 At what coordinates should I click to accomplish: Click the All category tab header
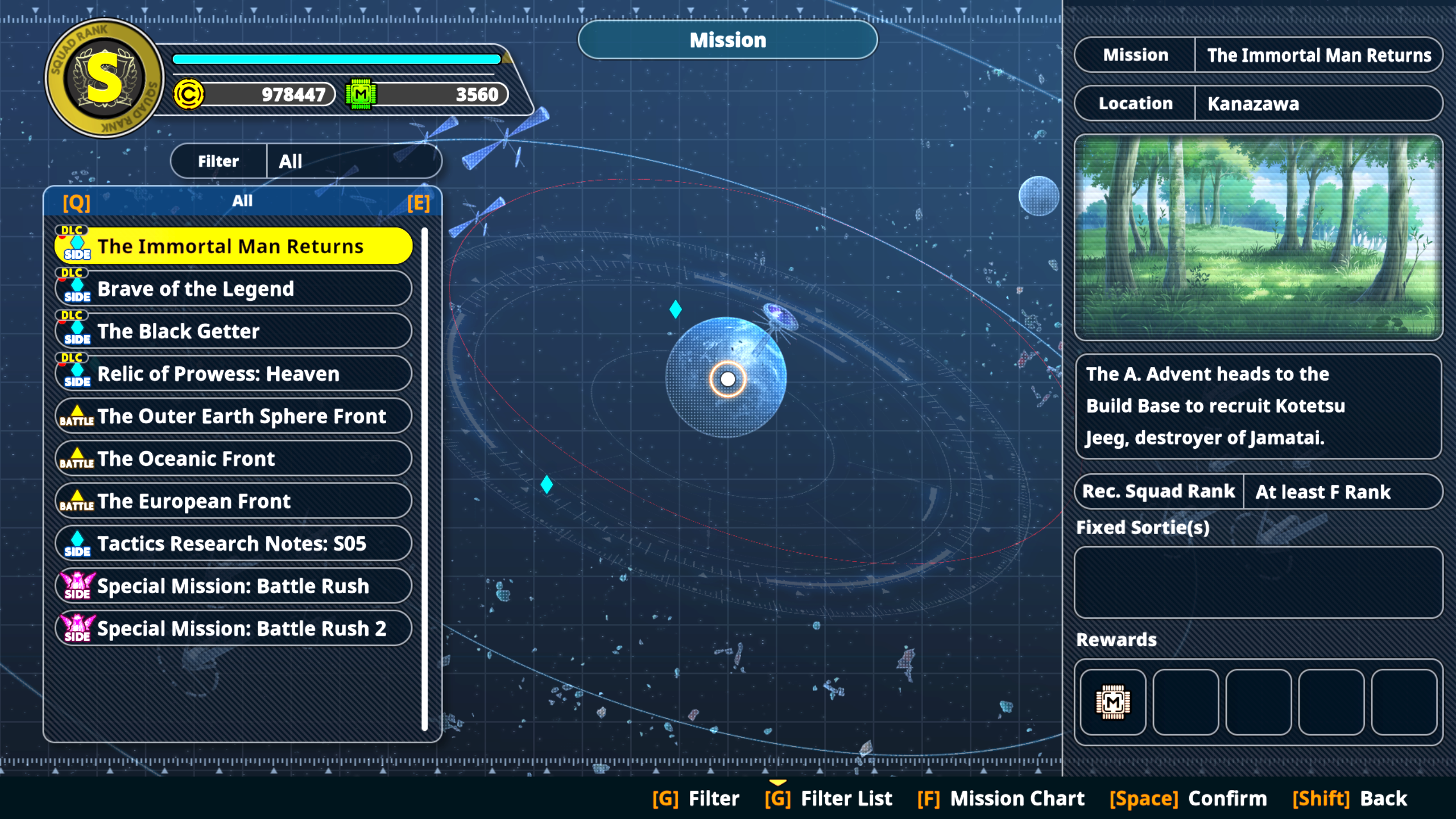tap(242, 201)
